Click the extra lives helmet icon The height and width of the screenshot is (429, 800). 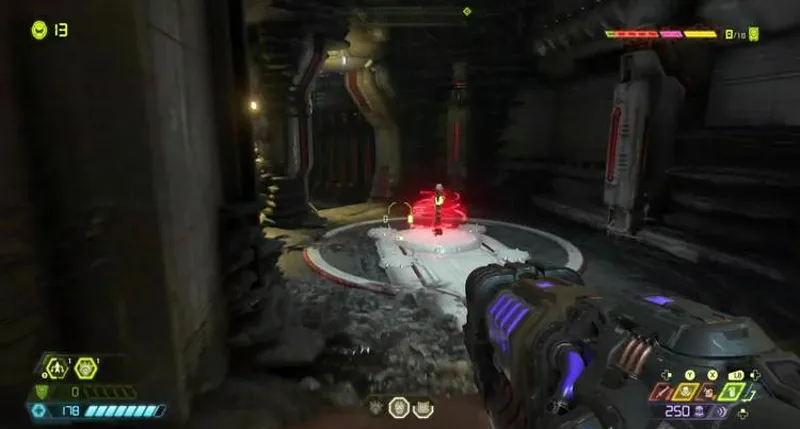[x=39, y=29]
